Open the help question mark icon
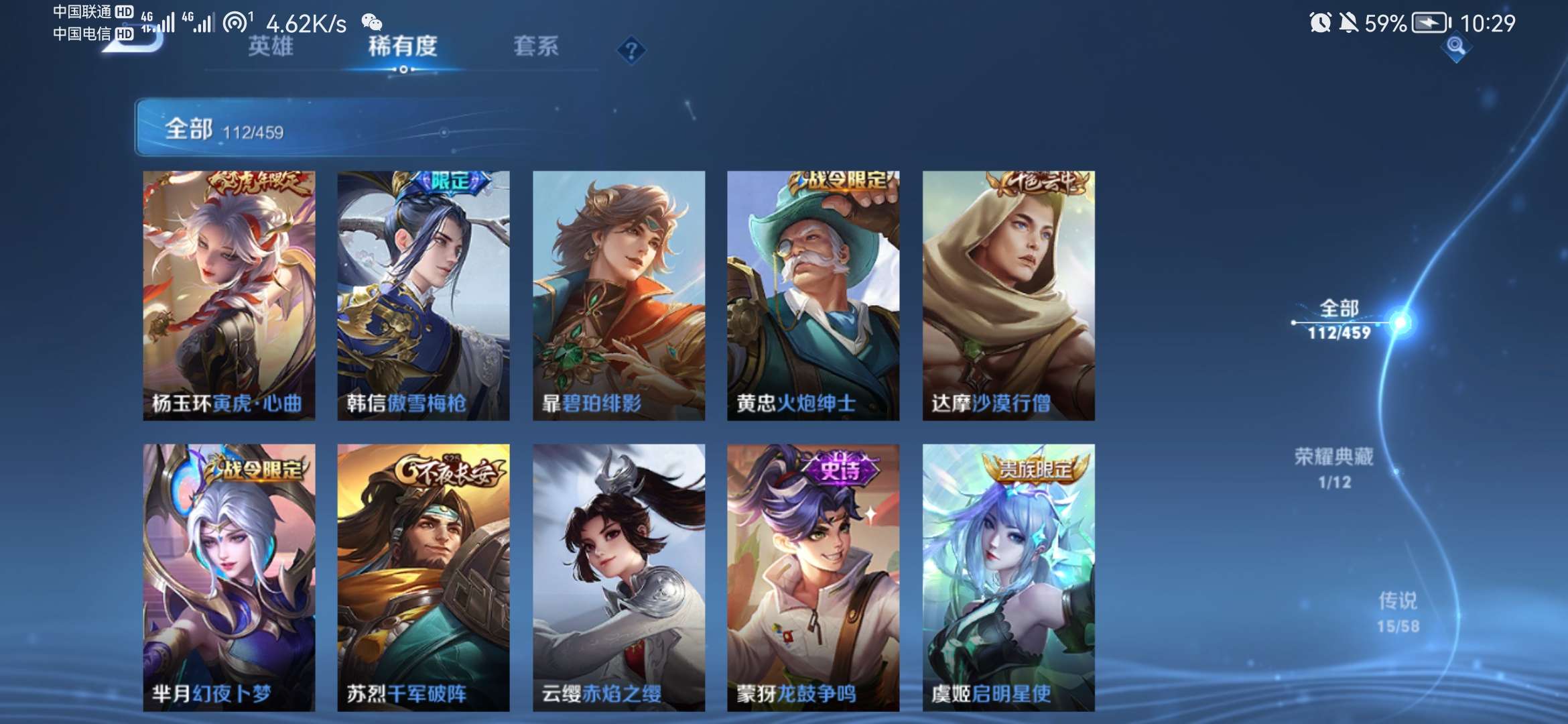The image size is (1568, 724). pos(631,49)
